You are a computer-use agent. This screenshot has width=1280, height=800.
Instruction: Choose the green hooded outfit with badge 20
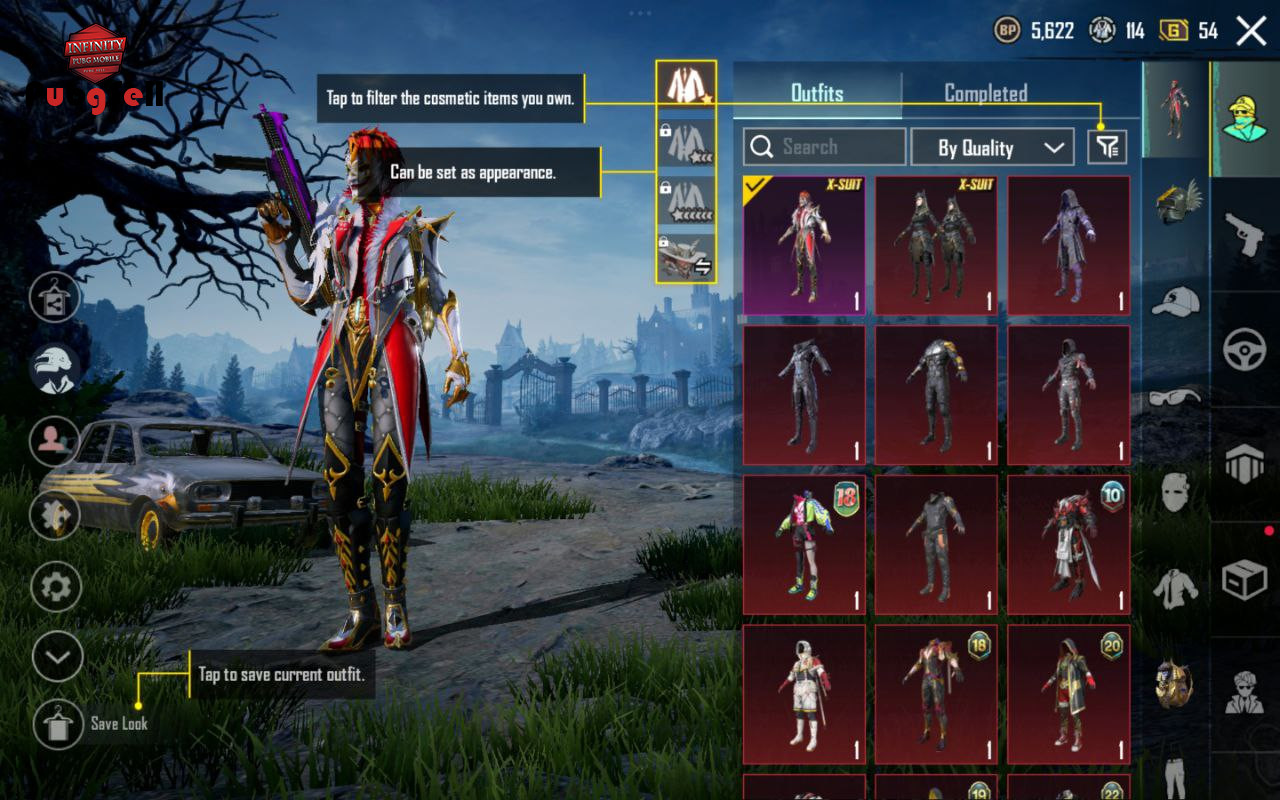click(x=1068, y=695)
